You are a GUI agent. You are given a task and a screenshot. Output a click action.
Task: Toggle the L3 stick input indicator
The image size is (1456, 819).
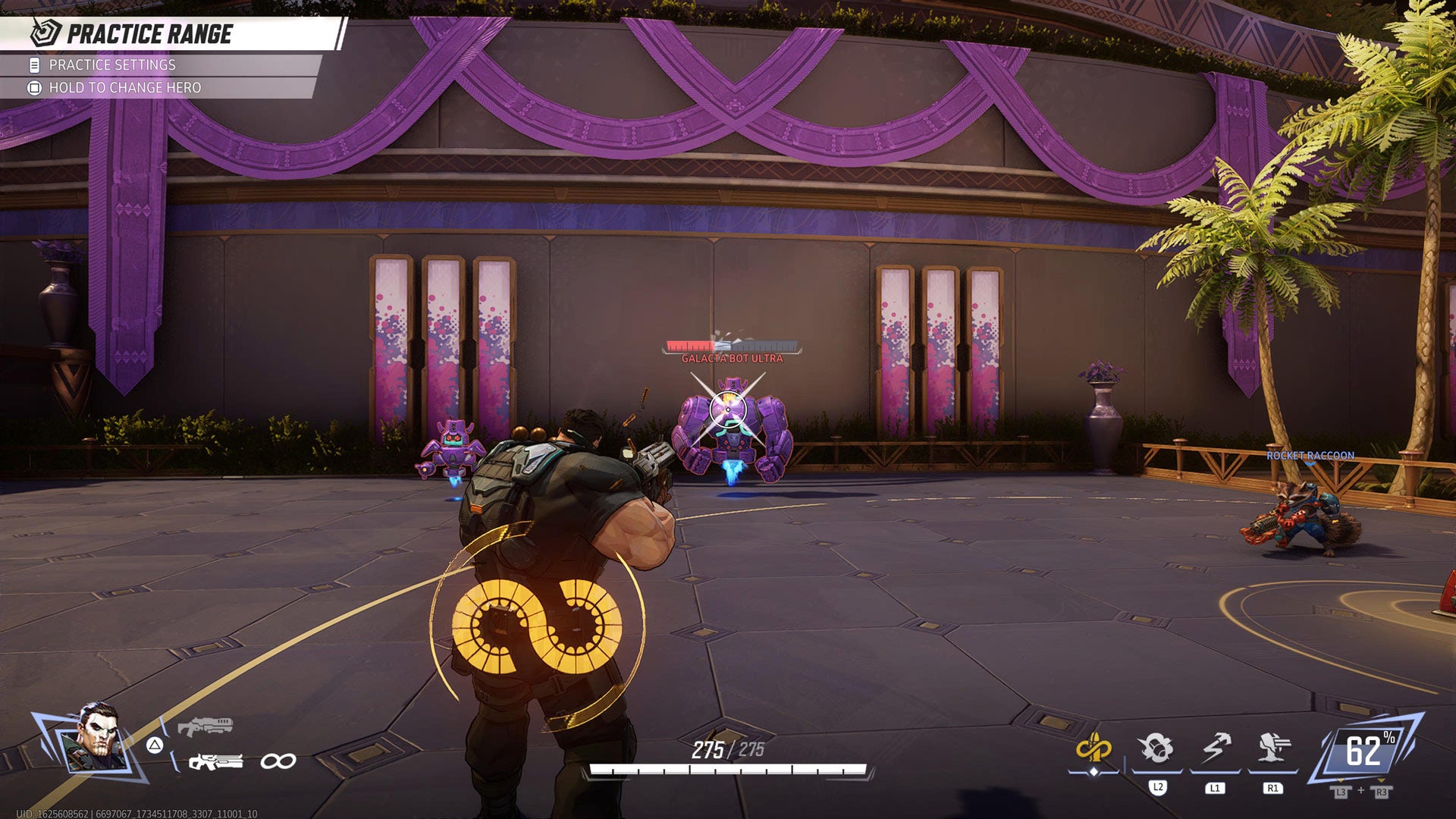pos(1341,792)
